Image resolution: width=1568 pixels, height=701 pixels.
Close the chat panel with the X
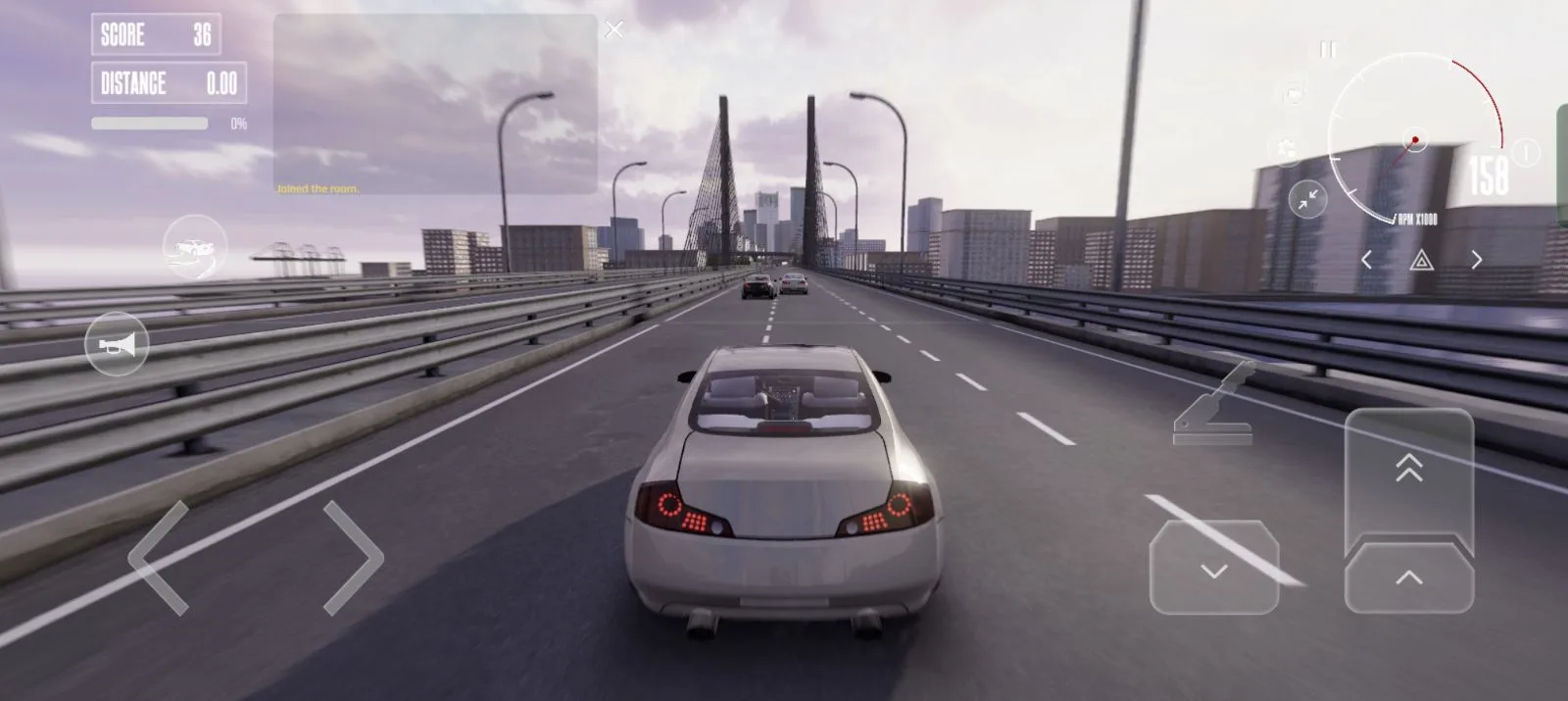pos(614,30)
